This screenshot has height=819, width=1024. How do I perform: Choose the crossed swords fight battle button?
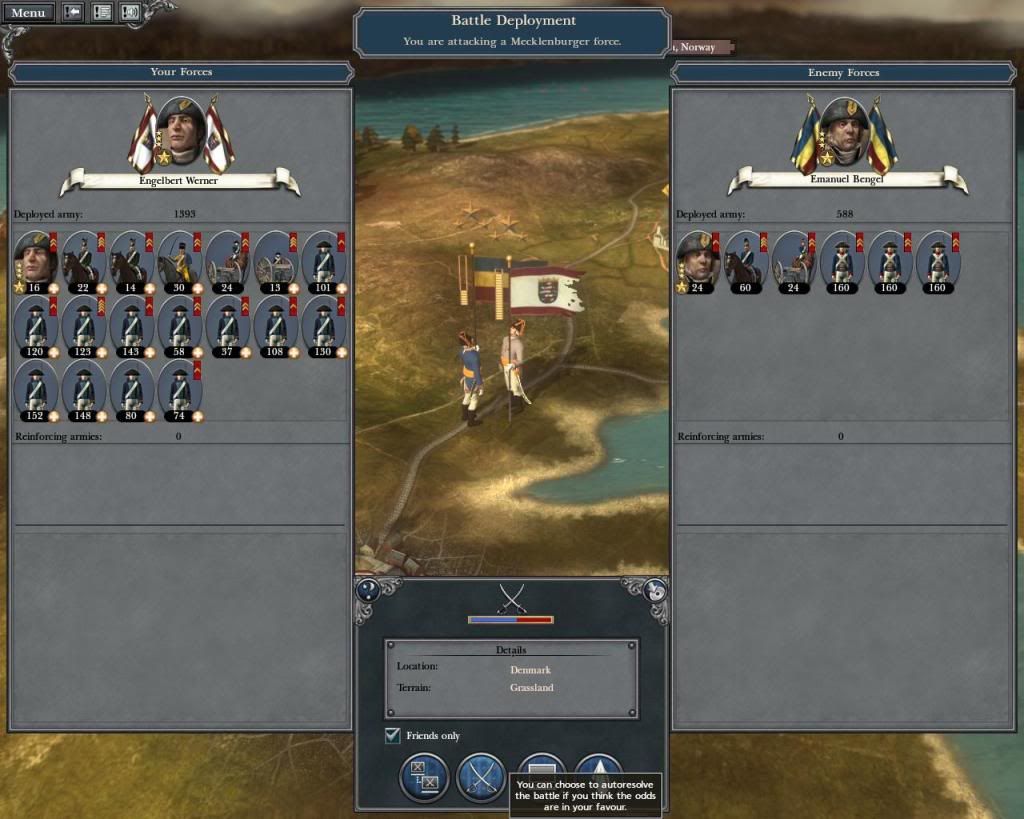click(481, 777)
